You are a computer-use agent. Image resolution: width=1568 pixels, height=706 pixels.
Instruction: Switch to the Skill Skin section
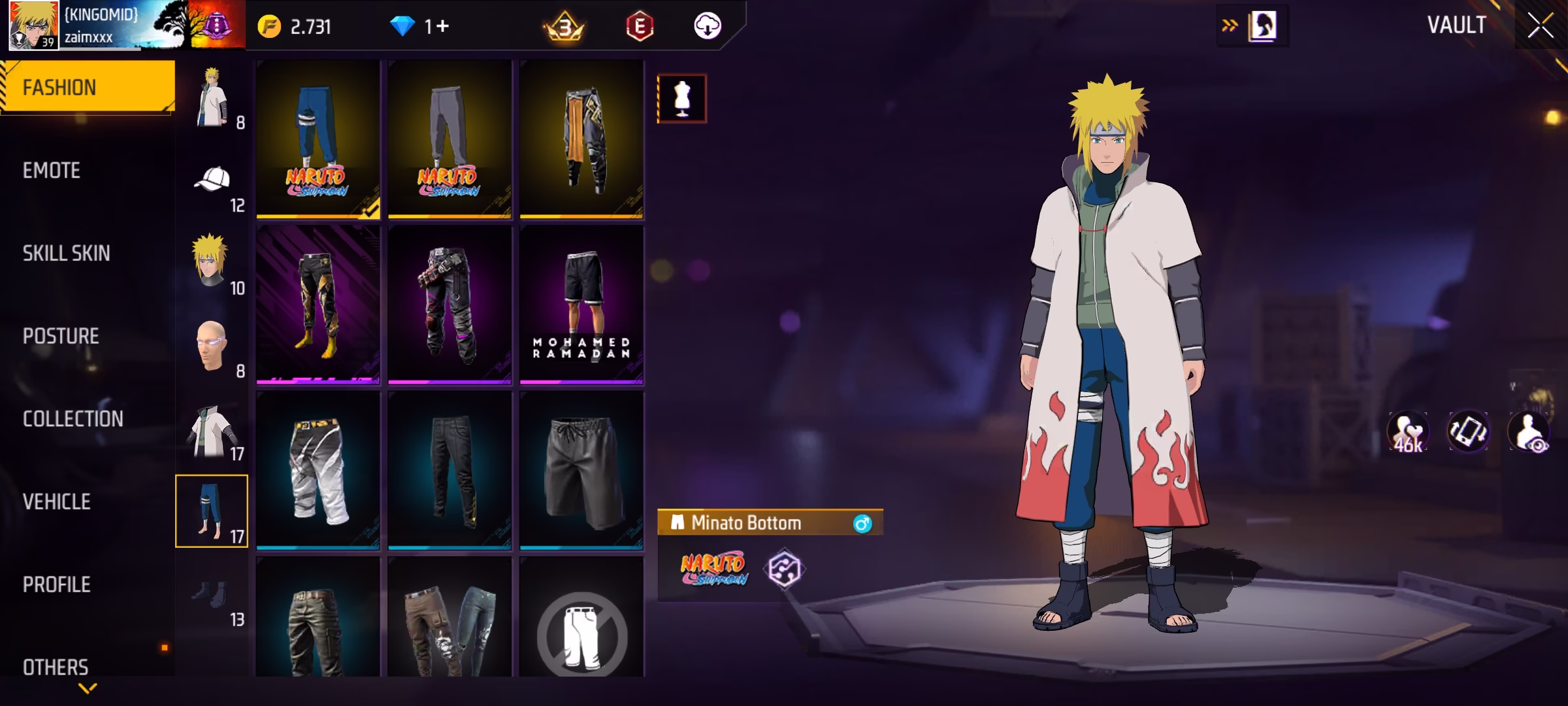click(66, 254)
